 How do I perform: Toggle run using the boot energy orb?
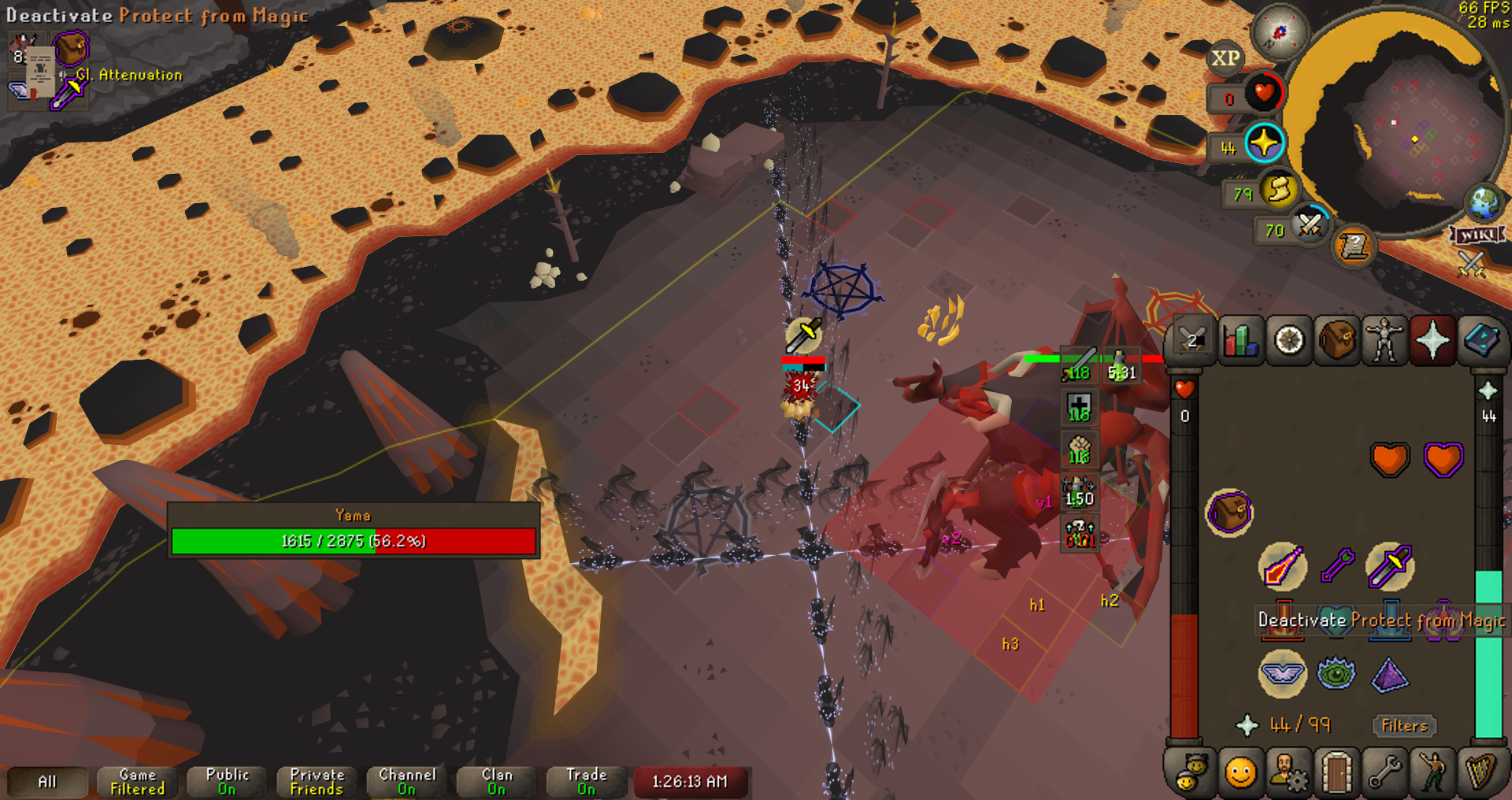1279,190
